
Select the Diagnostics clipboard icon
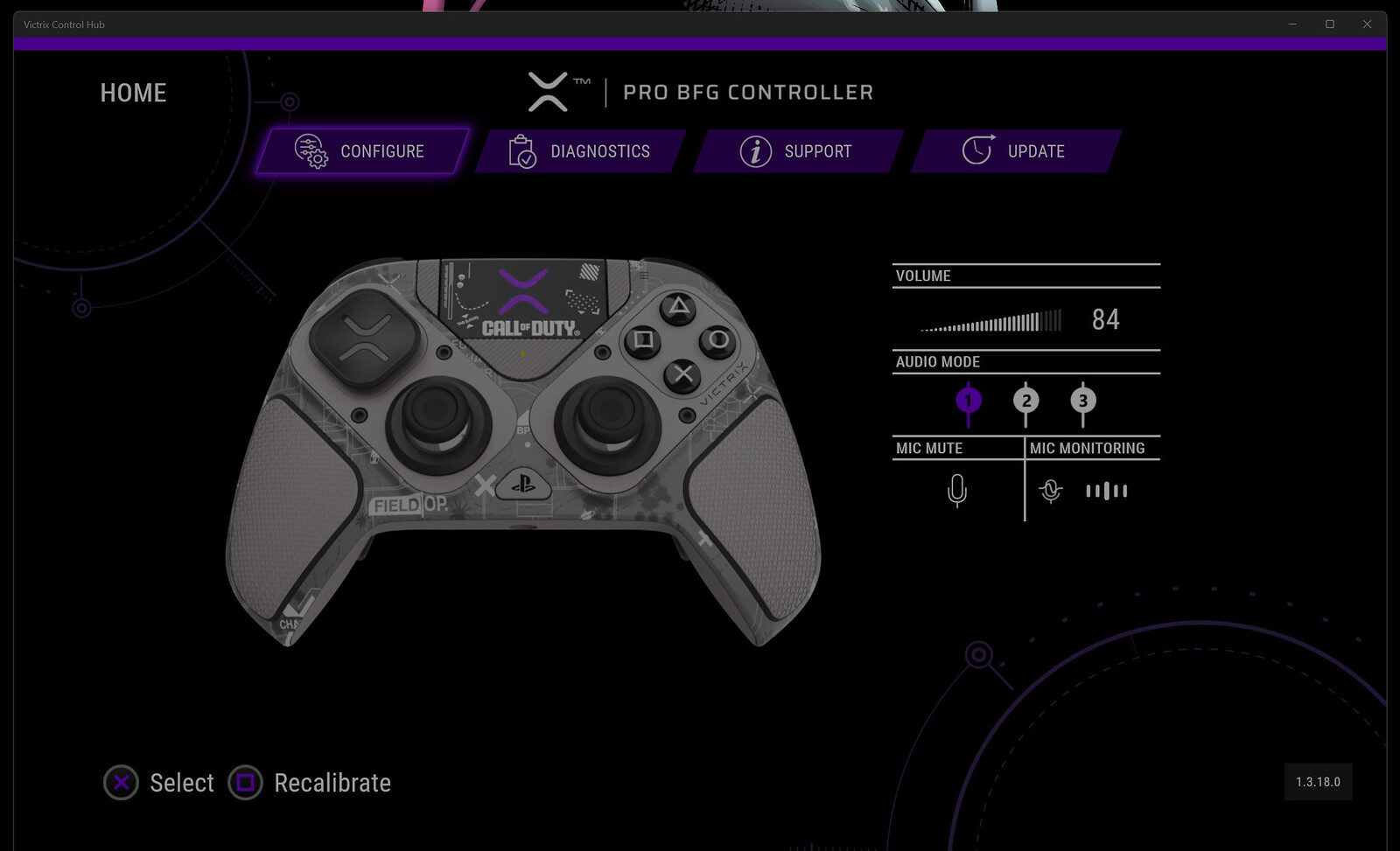click(x=522, y=150)
